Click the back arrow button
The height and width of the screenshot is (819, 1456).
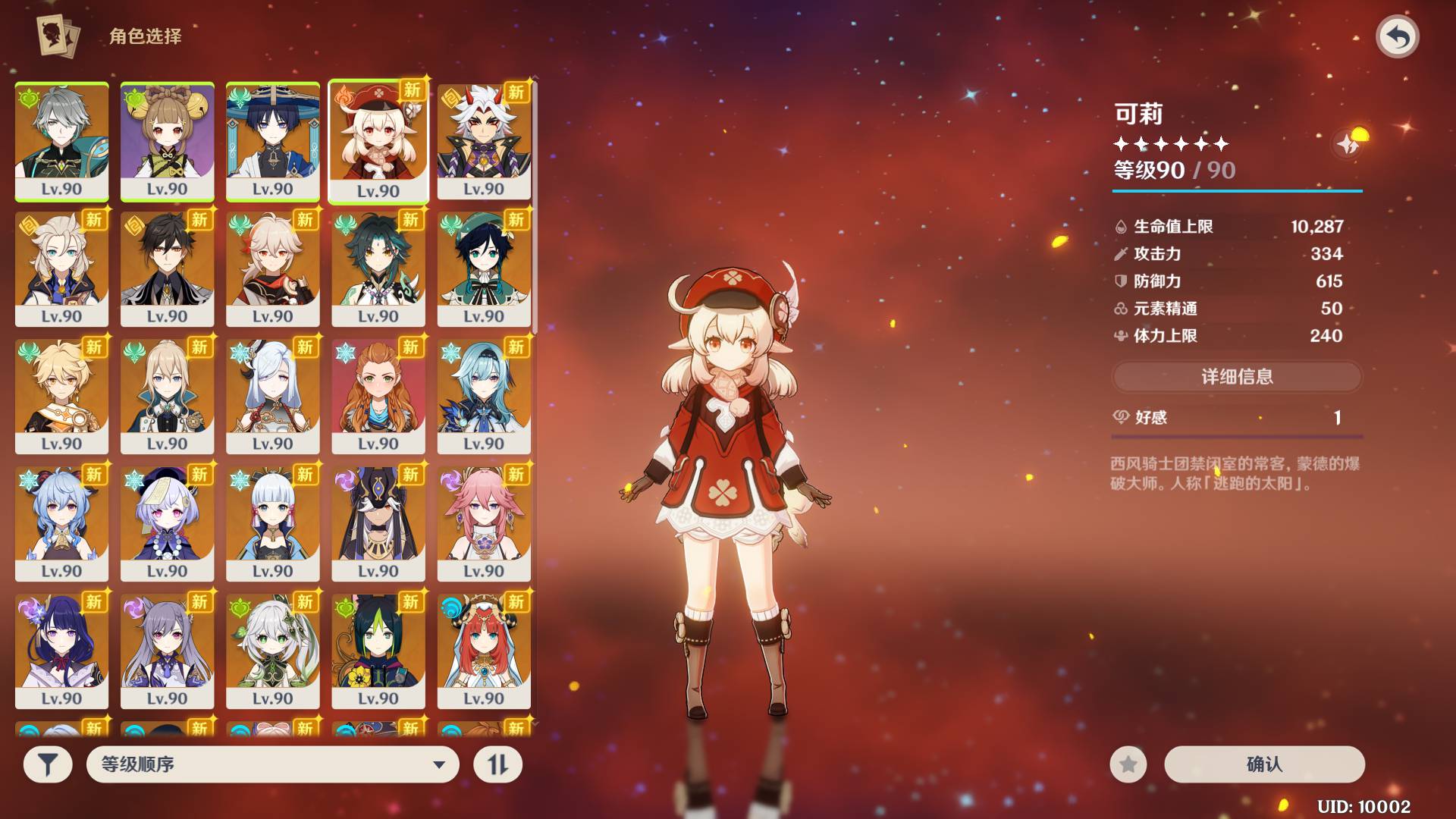point(1397,36)
